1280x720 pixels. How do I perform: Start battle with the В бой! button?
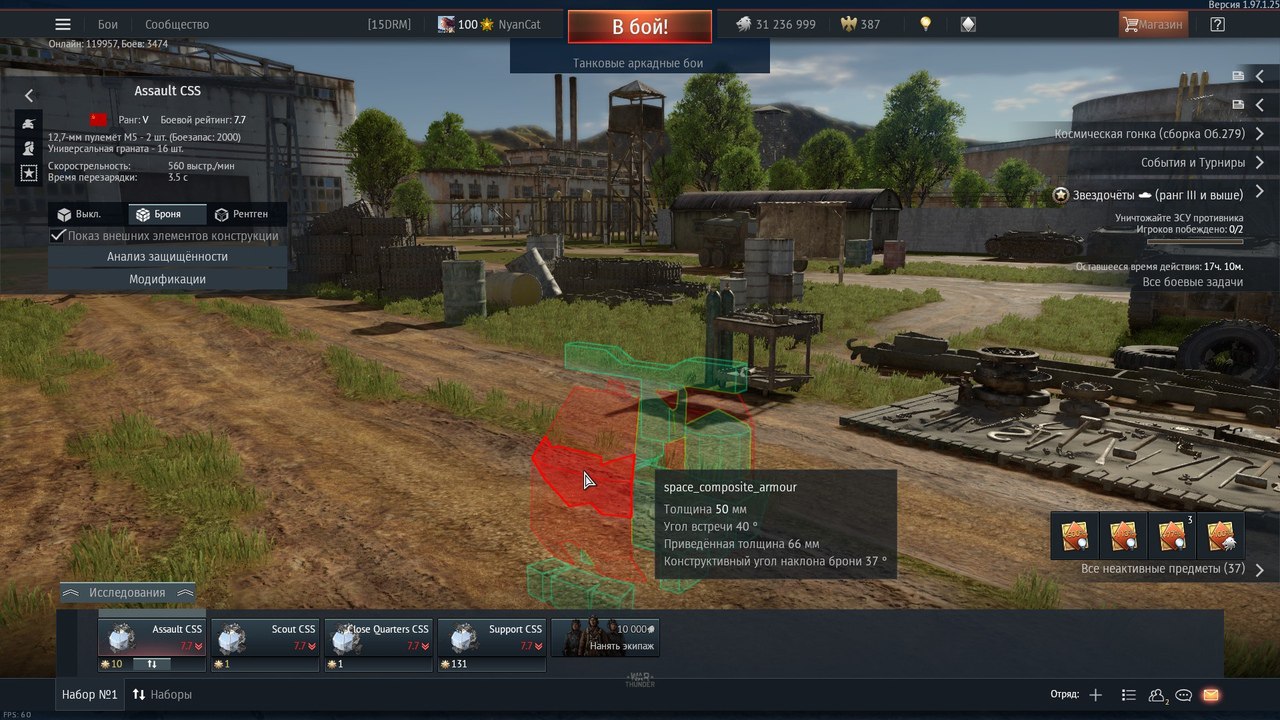tap(640, 27)
